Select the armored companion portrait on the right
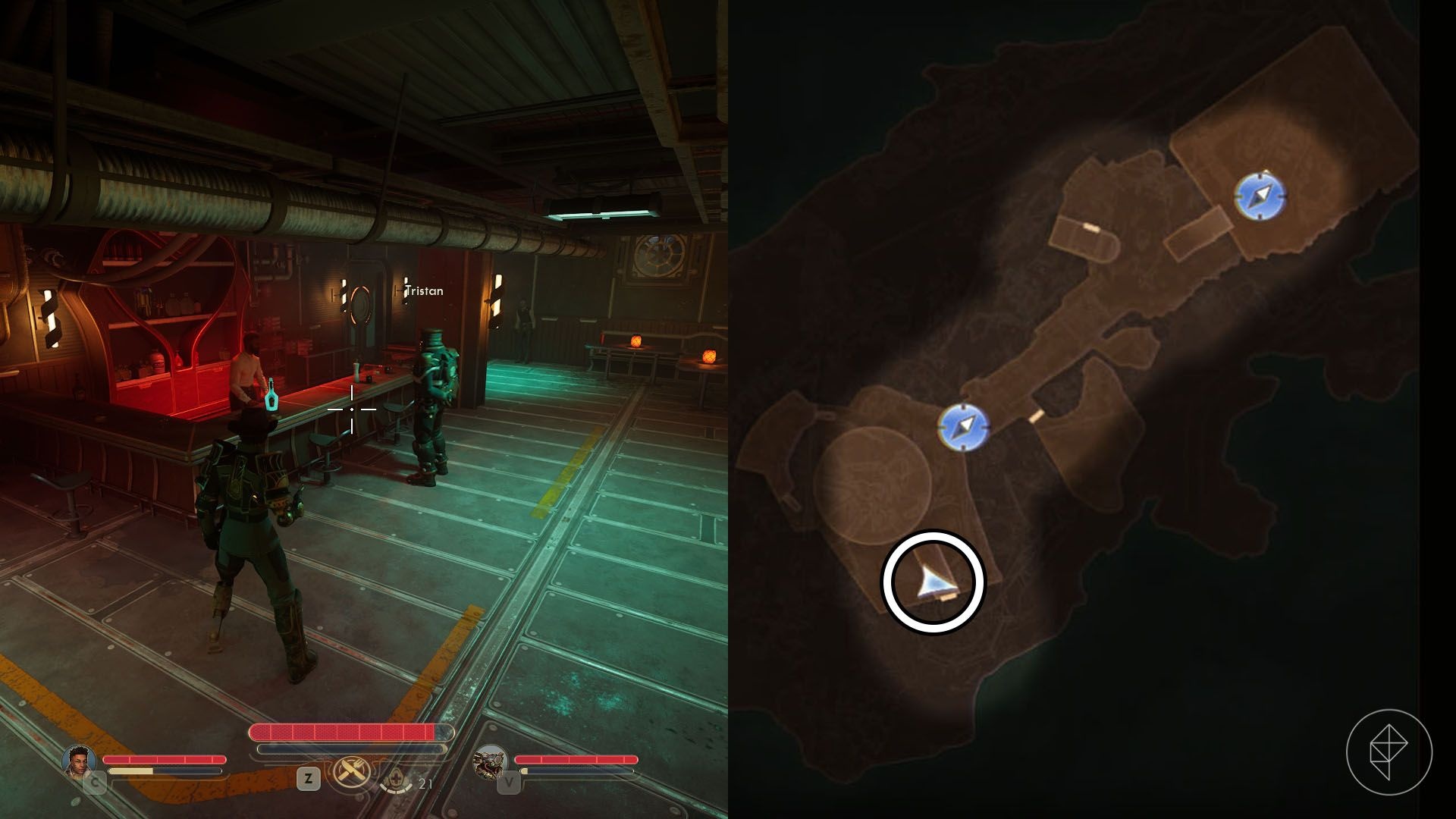1456x819 pixels. click(x=490, y=762)
